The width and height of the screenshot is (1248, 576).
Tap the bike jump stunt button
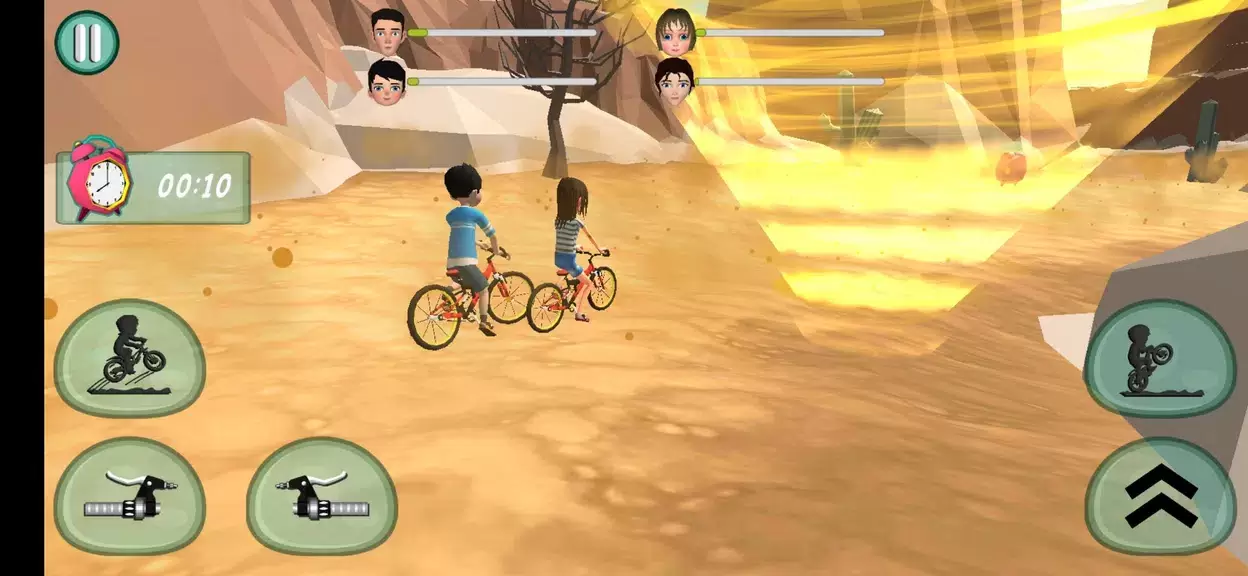click(130, 357)
